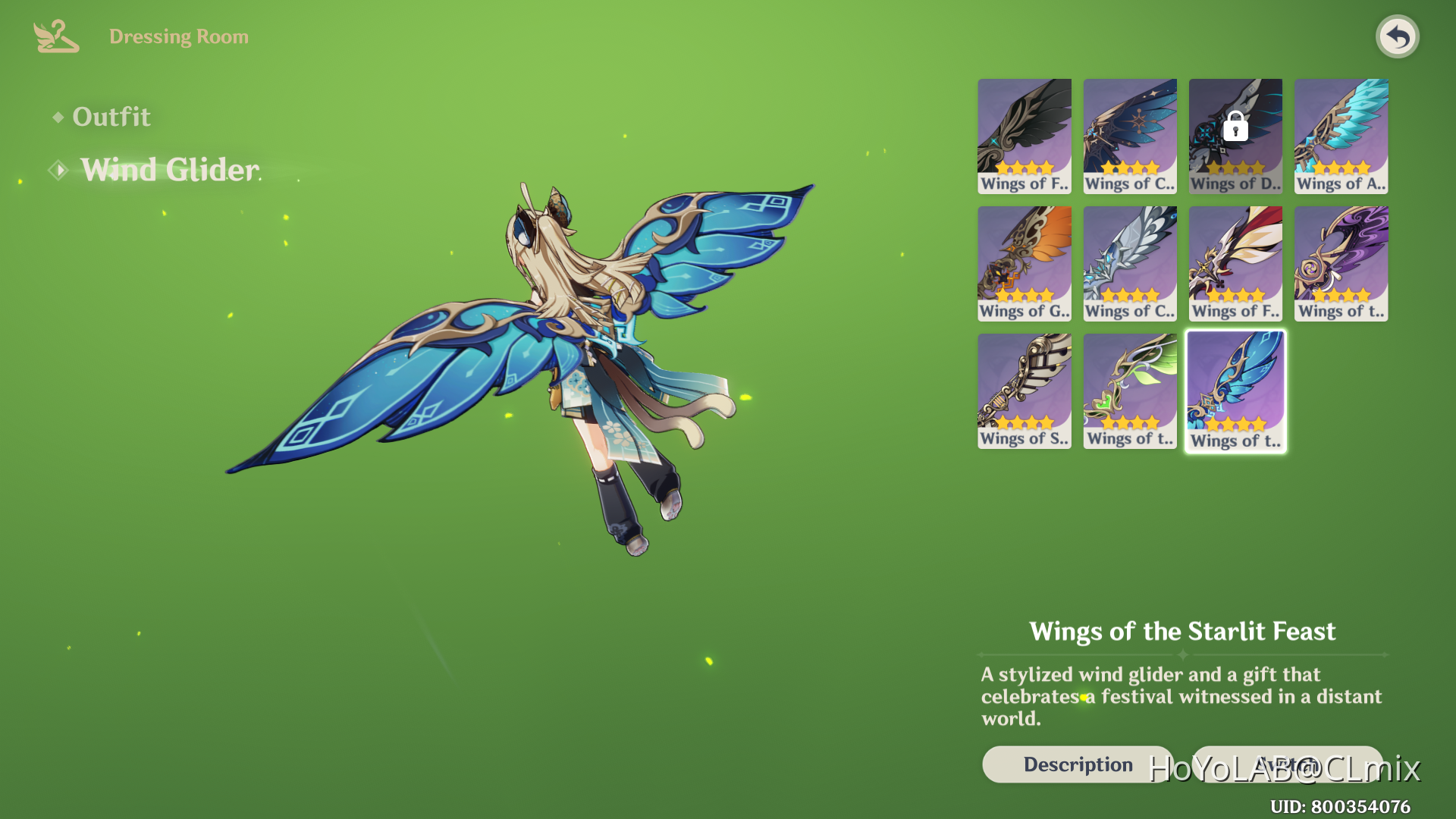Click the Wings of the Starlit Feast title text
Image resolution: width=1456 pixels, height=819 pixels.
point(1183,631)
